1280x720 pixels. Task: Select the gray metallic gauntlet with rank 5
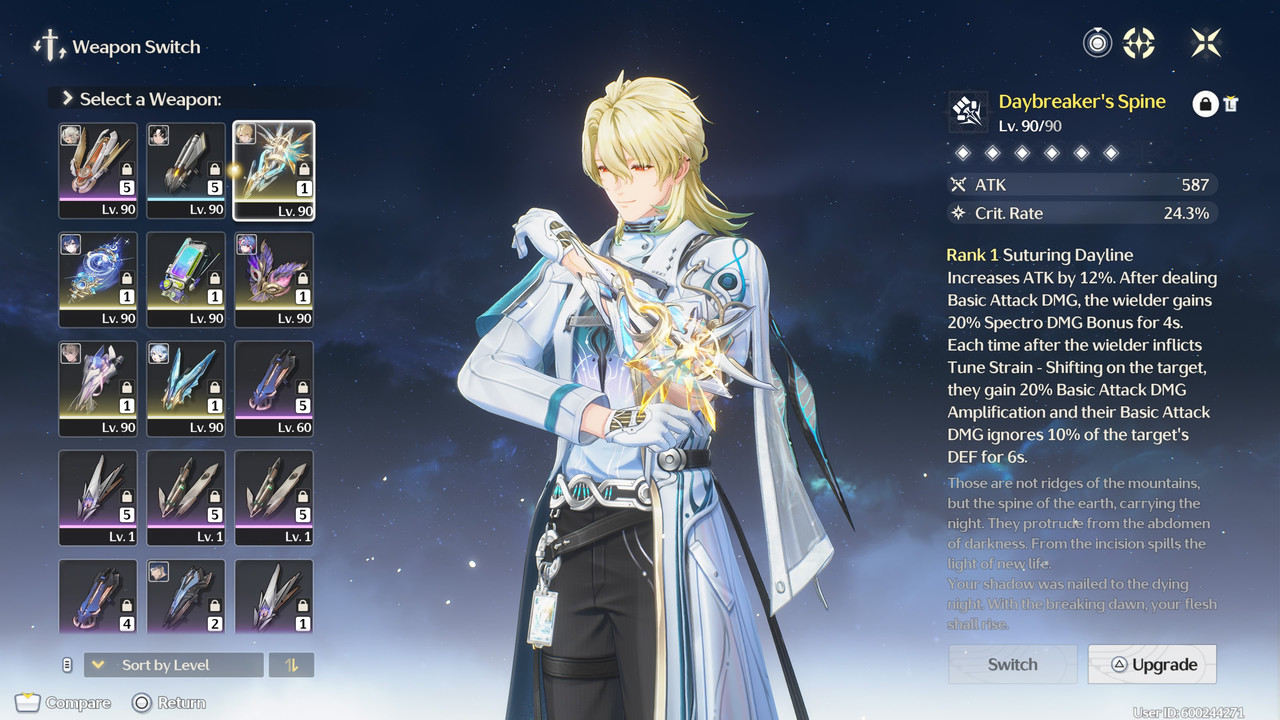186,170
